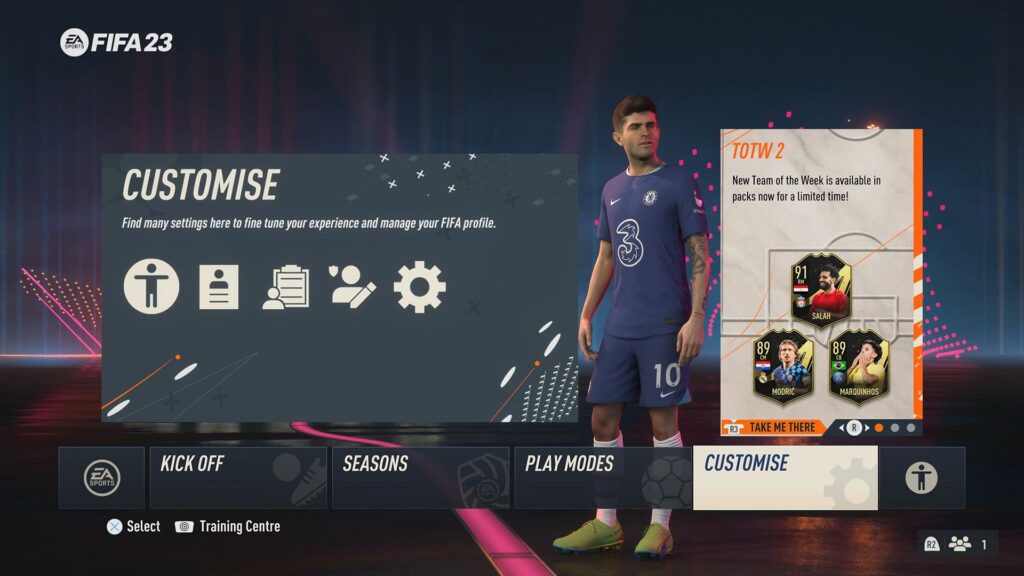This screenshot has width=1024, height=576.
Task: Open the gear settings icon
Action: tap(420, 287)
